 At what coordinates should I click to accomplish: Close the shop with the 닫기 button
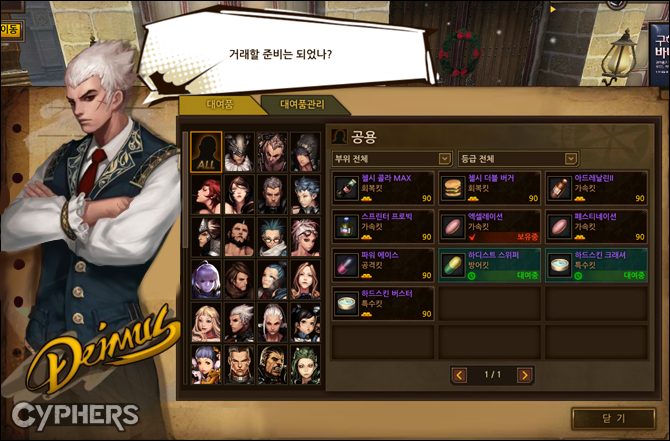click(x=613, y=418)
